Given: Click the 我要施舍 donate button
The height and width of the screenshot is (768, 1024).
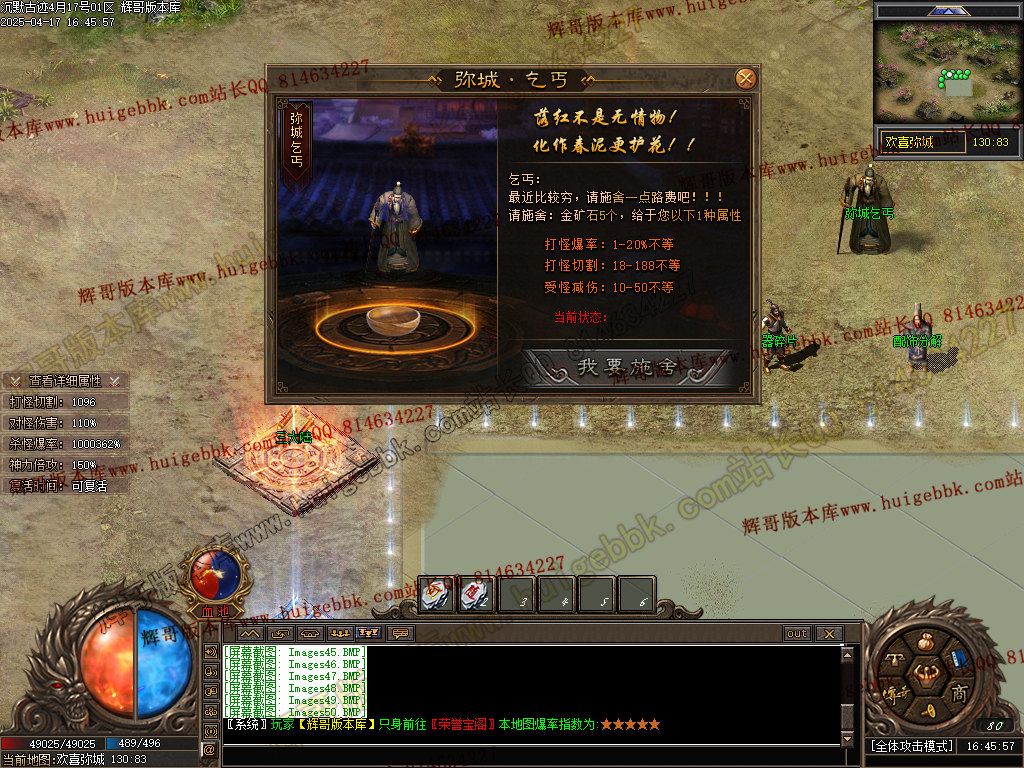Looking at the screenshot, I should 628,367.
